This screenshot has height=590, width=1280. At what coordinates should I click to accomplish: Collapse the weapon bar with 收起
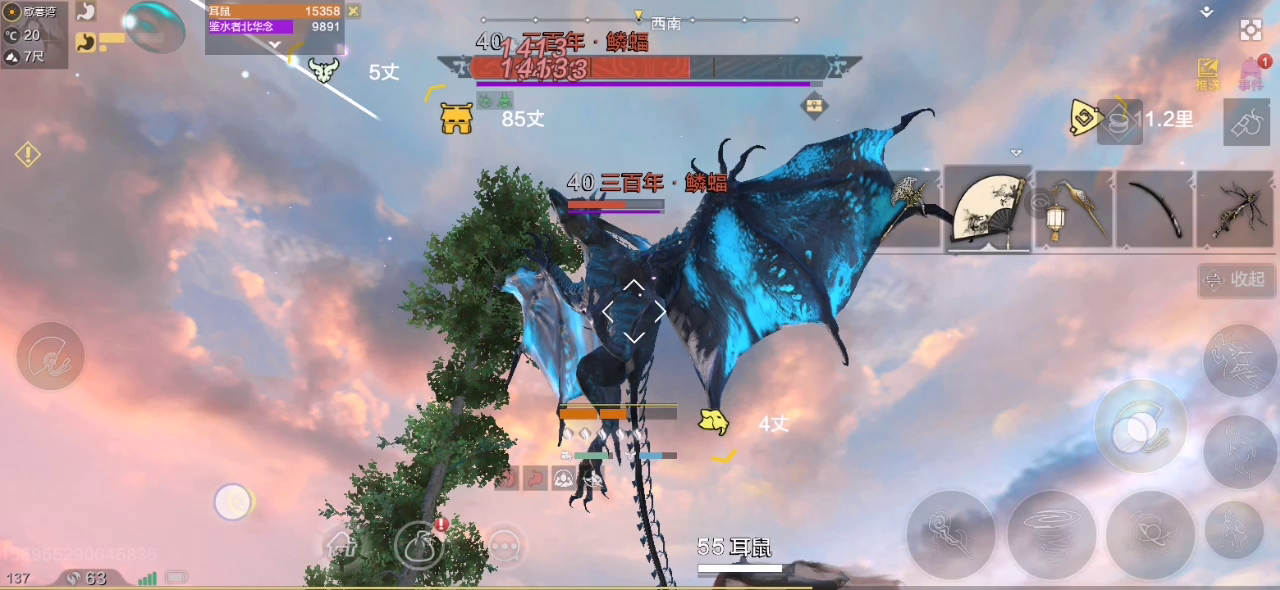(x=1237, y=280)
